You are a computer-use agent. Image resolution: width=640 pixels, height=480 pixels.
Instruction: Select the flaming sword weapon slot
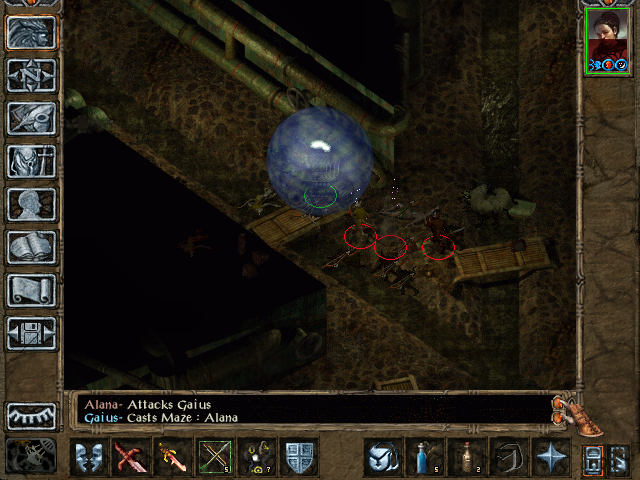pyautogui.click(x=172, y=457)
